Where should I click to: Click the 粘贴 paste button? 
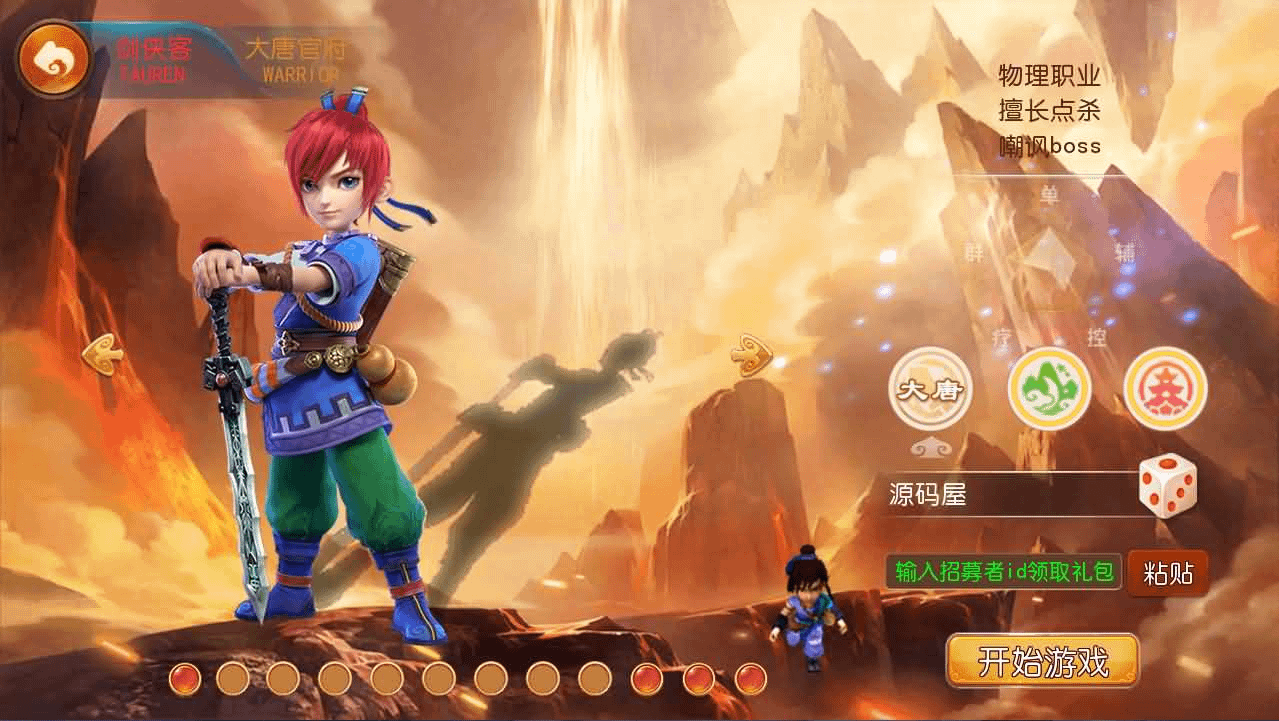[x=1167, y=573]
